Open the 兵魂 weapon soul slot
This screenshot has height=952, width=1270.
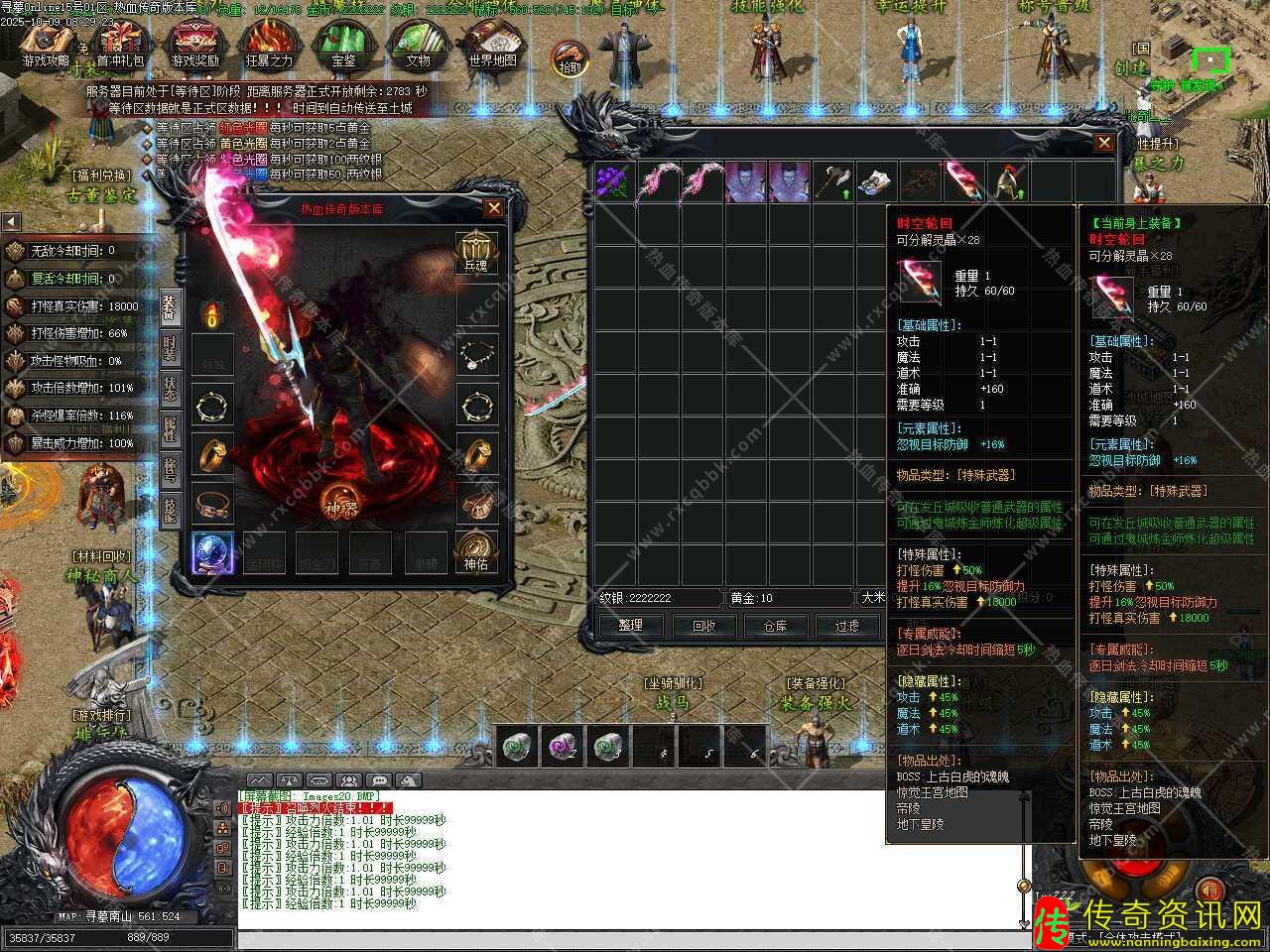(x=476, y=252)
